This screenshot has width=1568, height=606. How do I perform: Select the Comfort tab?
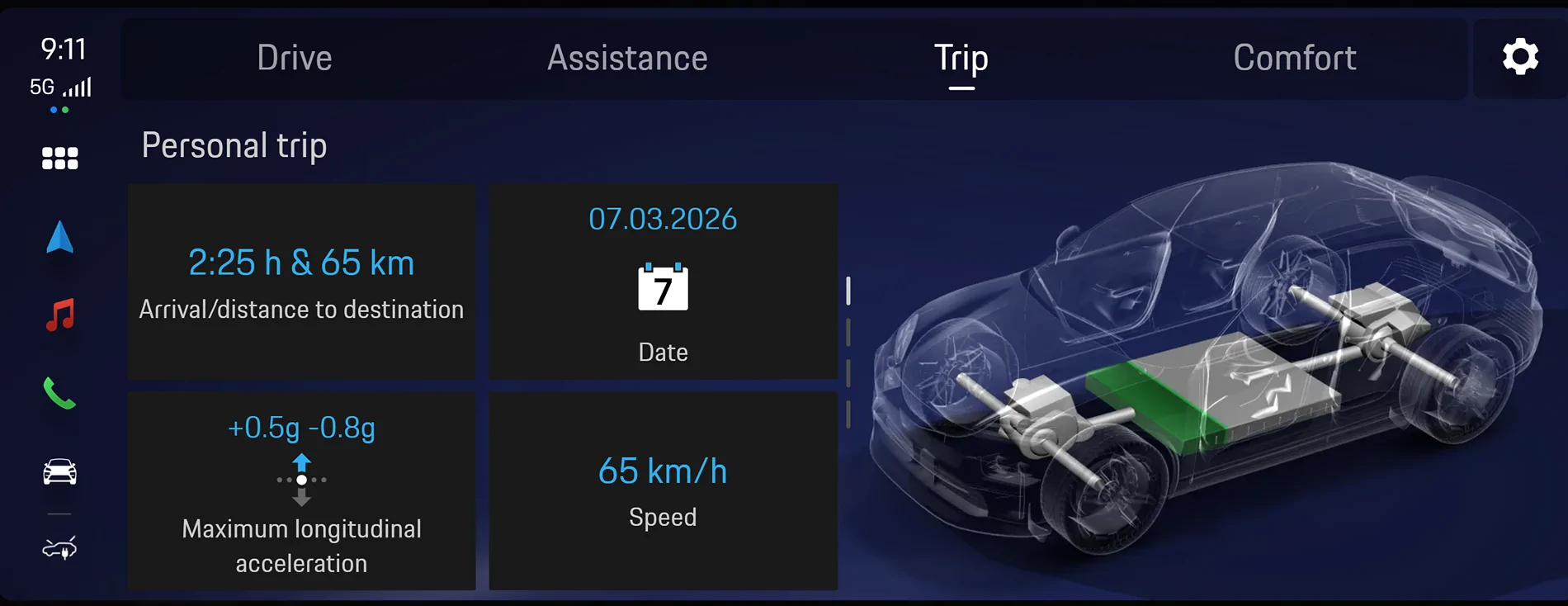coord(1294,58)
